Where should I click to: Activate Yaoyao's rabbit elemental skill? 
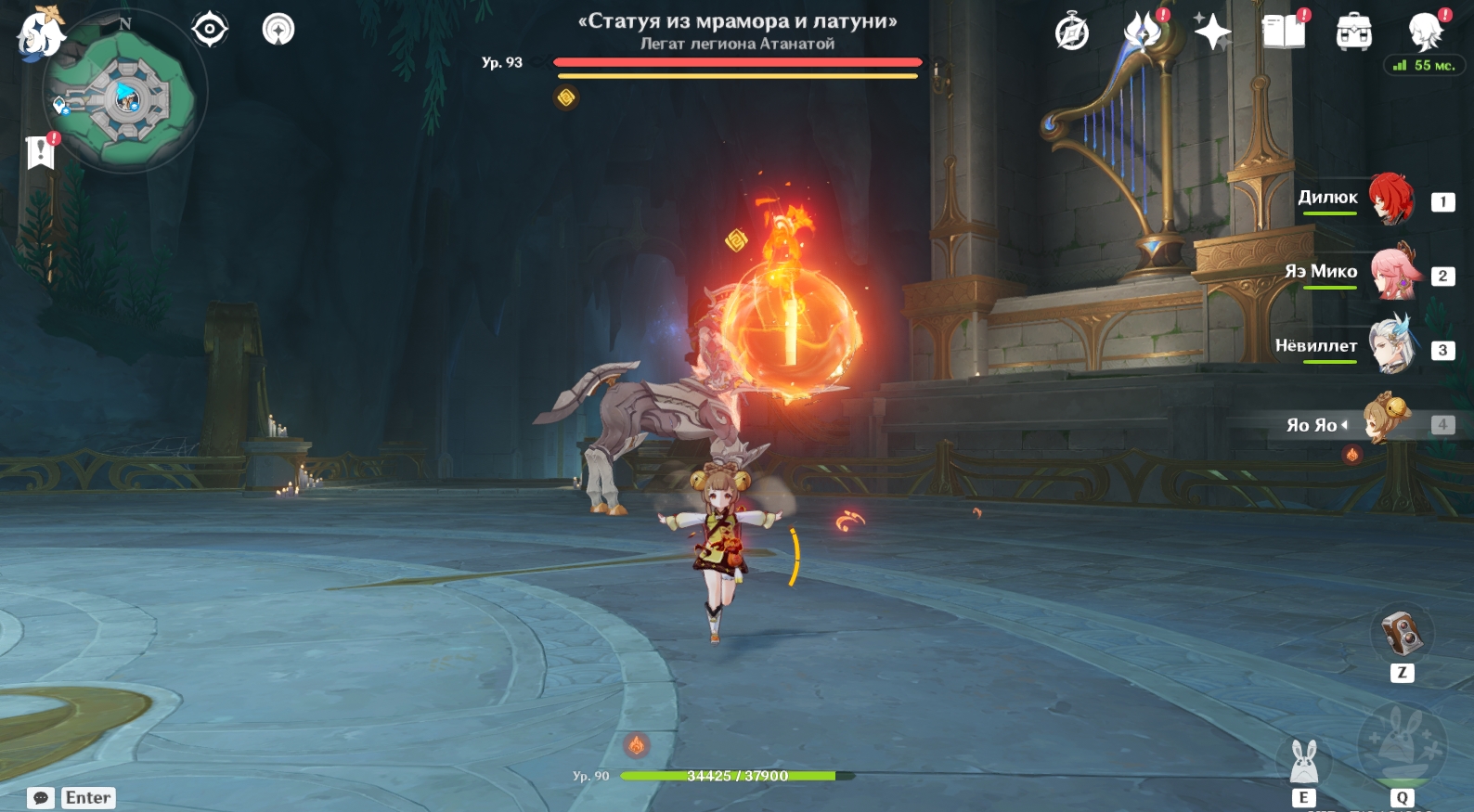[1304, 763]
